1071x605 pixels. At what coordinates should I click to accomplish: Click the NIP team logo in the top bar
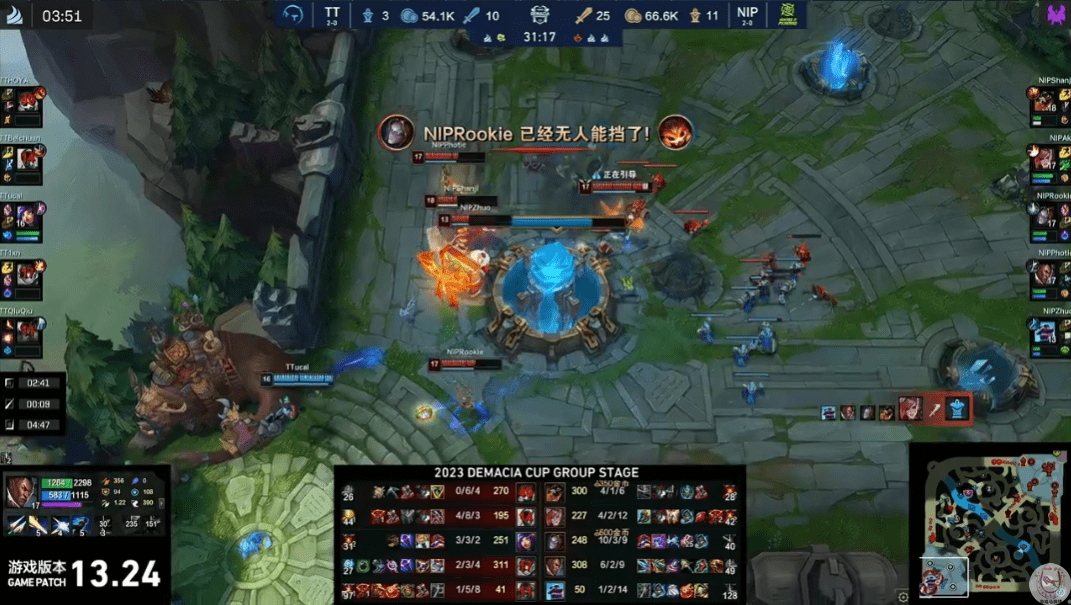[x=788, y=15]
